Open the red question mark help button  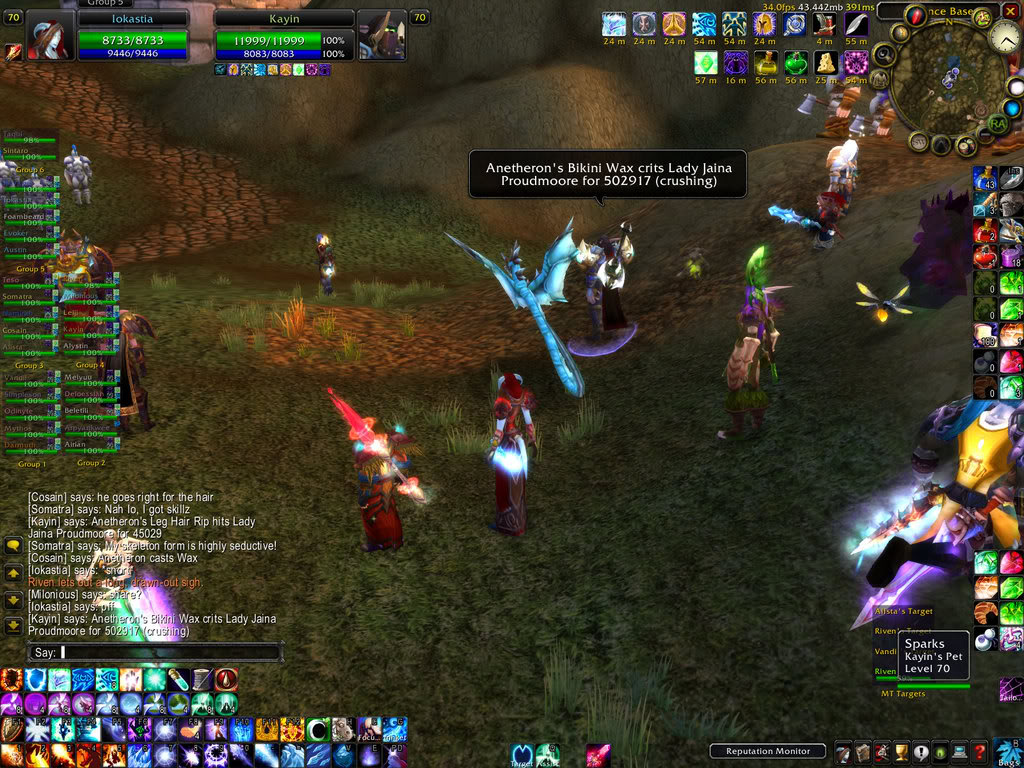pyautogui.click(x=982, y=751)
